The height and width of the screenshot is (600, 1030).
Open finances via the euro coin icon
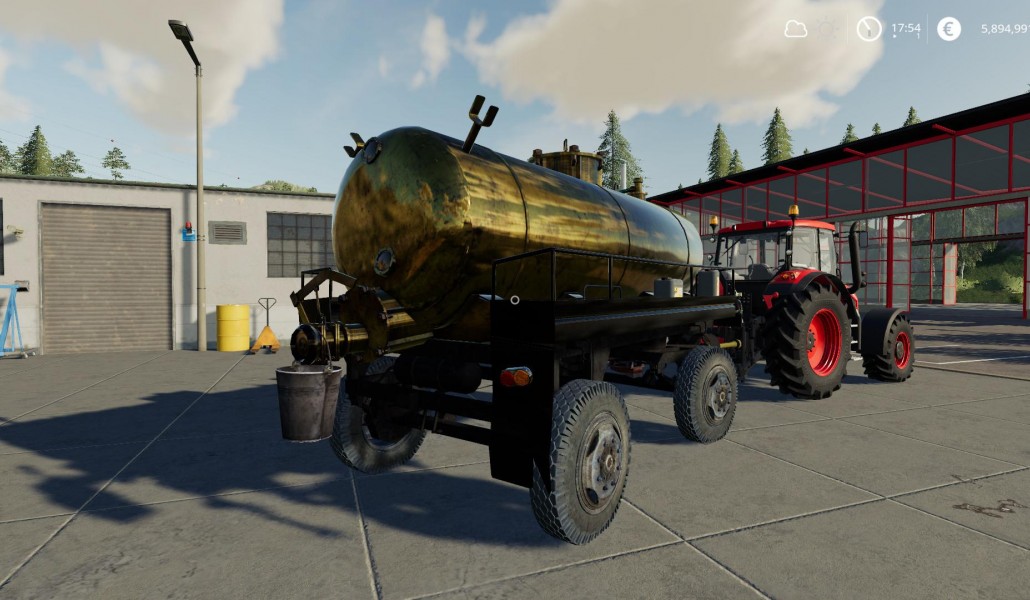click(x=949, y=29)
